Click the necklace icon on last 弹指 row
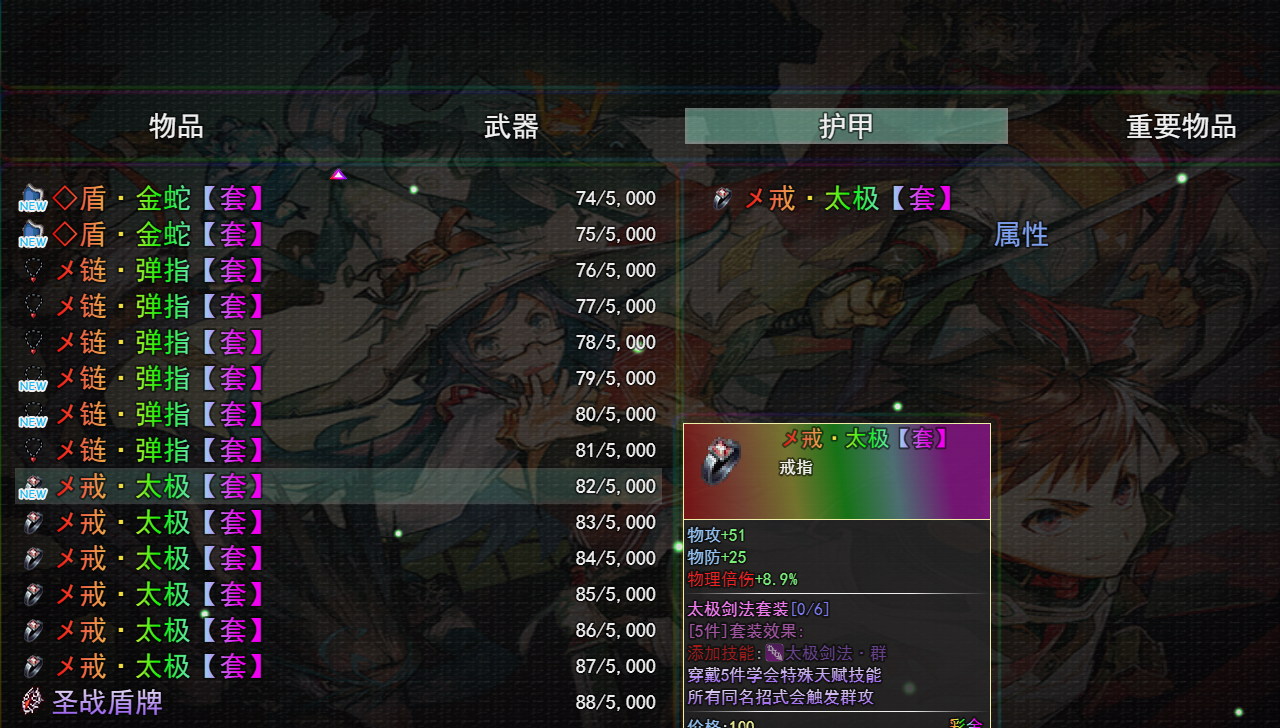 click(x=32, y=450)
